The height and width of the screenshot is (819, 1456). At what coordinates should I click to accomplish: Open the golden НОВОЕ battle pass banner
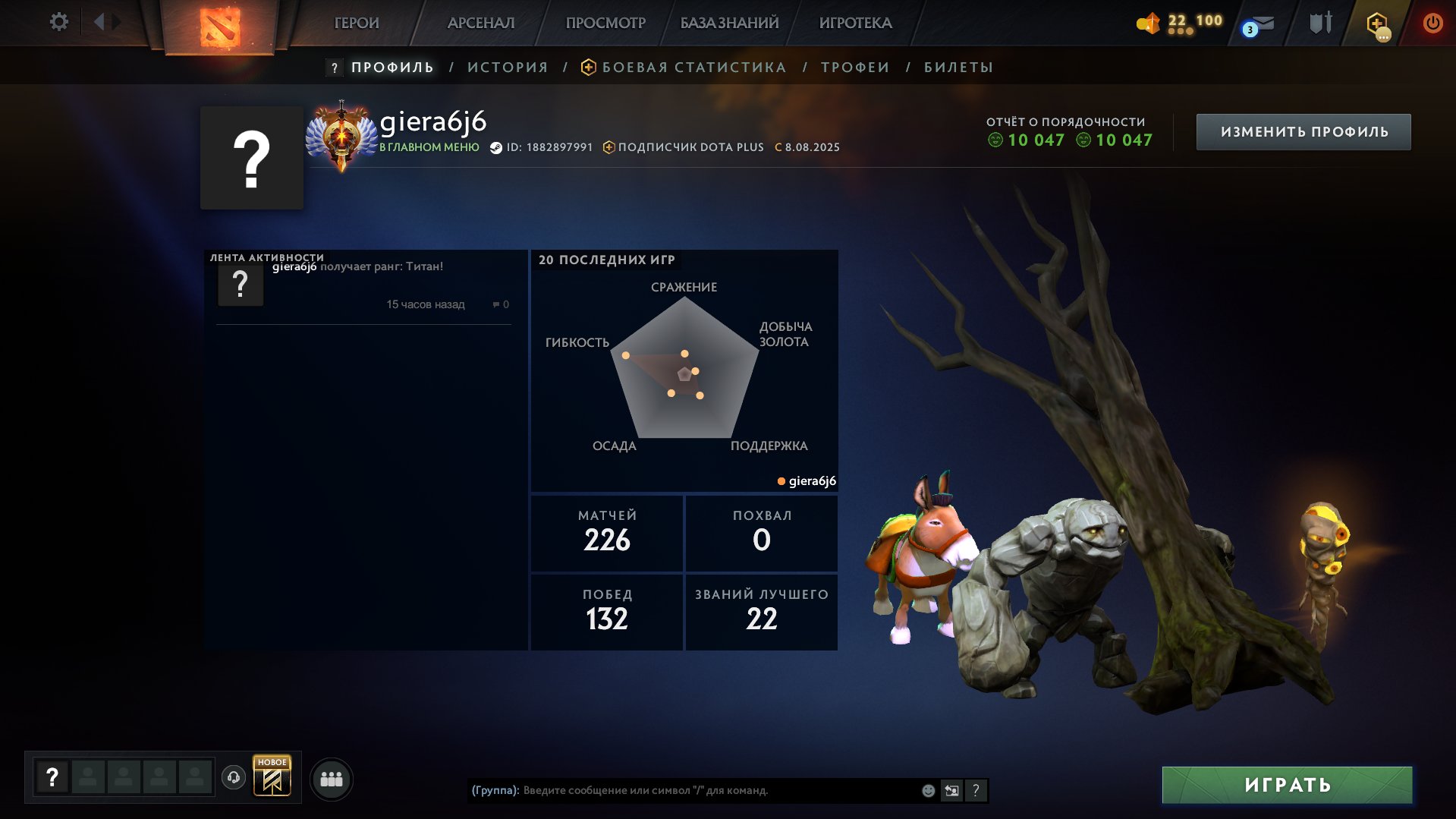[273, 777]
